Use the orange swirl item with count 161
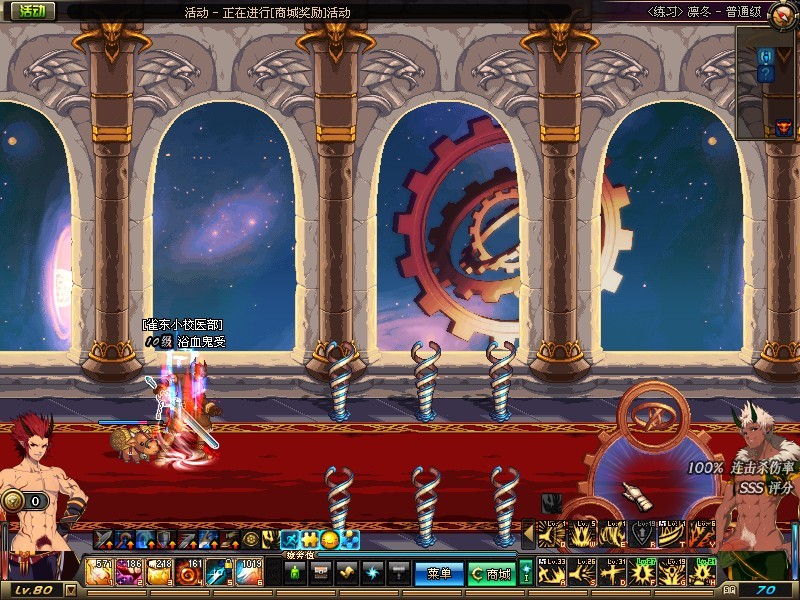The width and height of the screenshot is (800, 600). coord(189,574)
